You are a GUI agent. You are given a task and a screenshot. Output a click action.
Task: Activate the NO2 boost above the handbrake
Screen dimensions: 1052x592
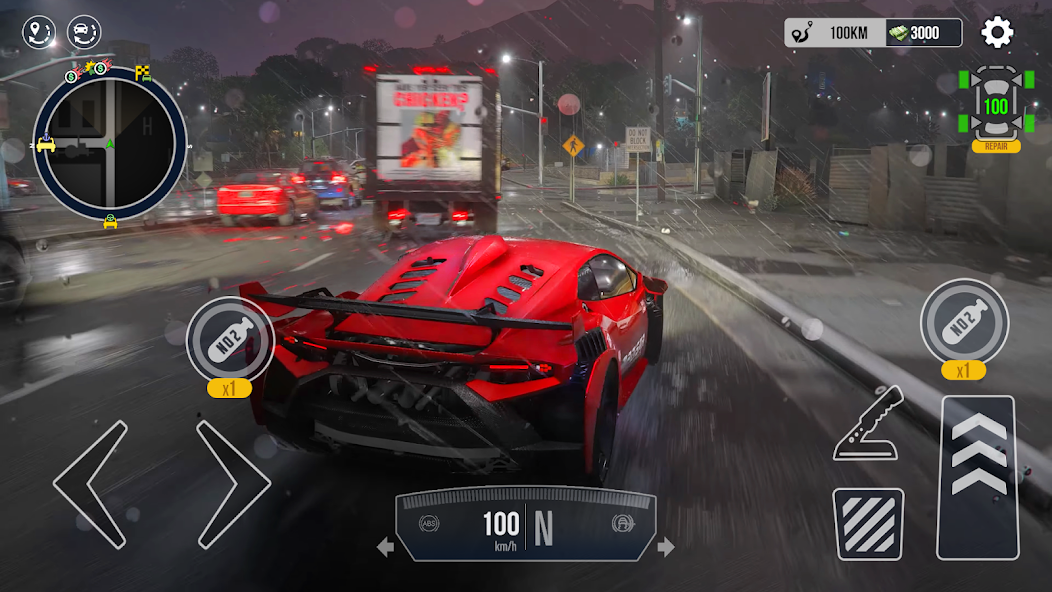pyautogui.click(x=964, y=322)
